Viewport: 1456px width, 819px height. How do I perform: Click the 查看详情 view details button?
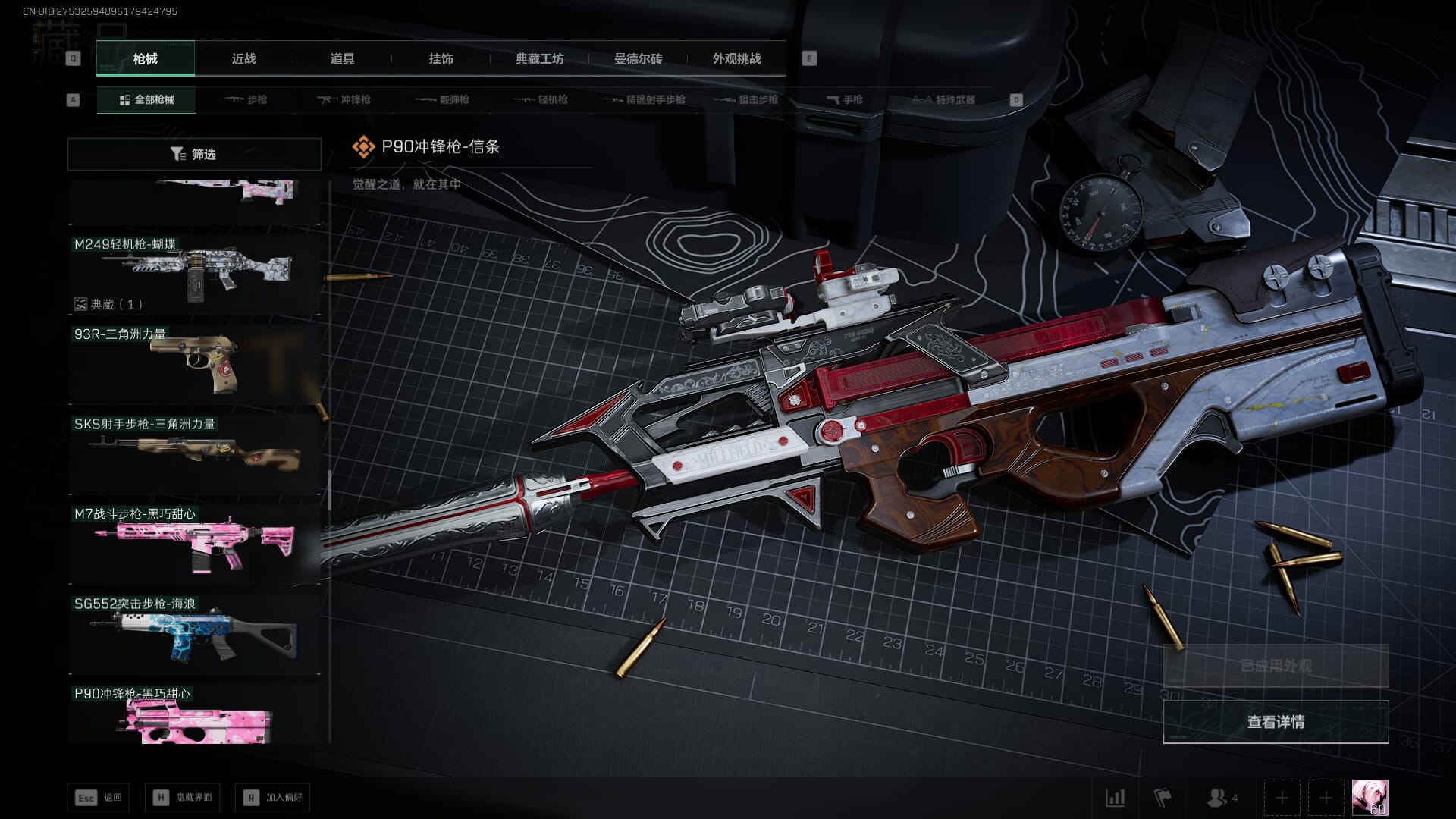coord(1276,722)
